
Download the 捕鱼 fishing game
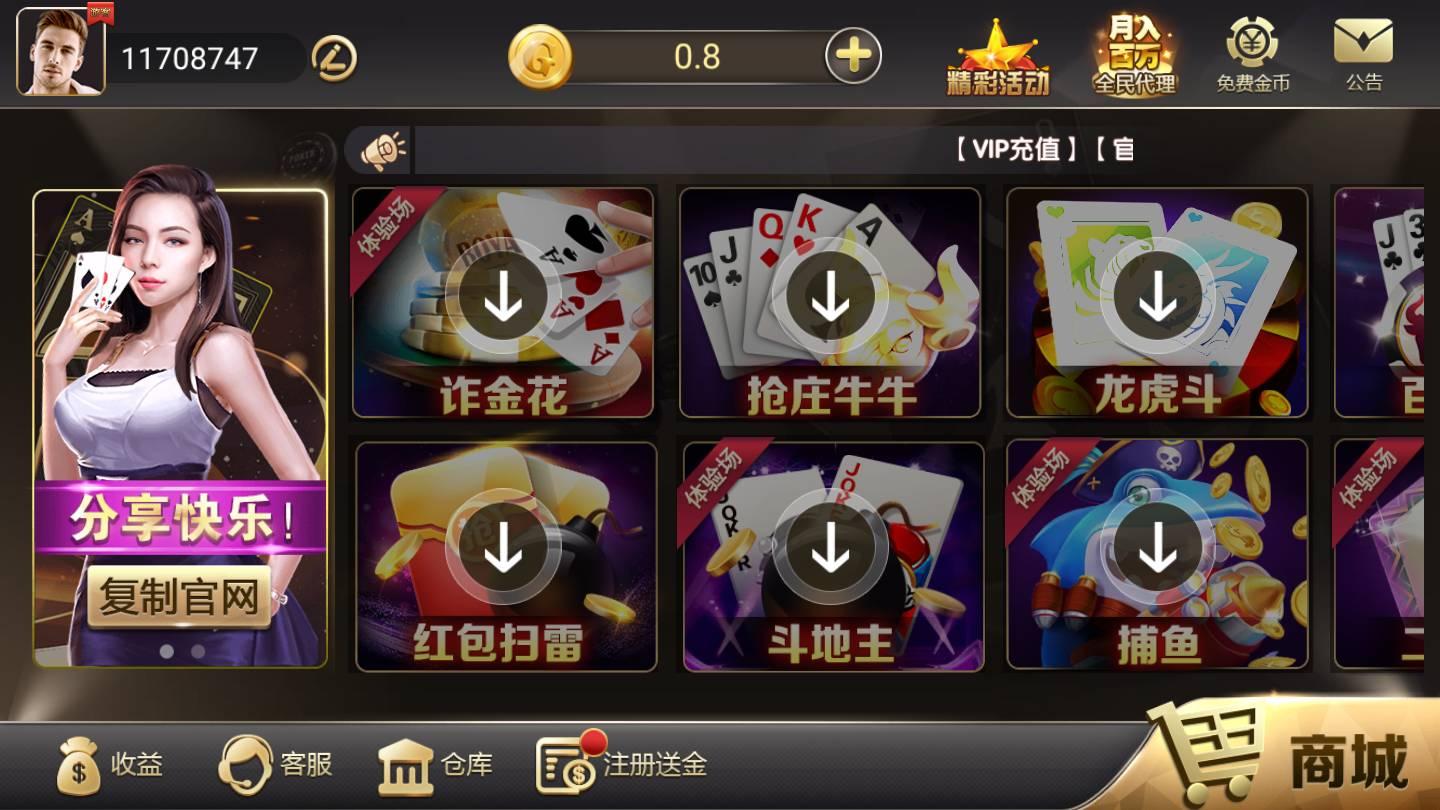click(x=1158, y=545)
